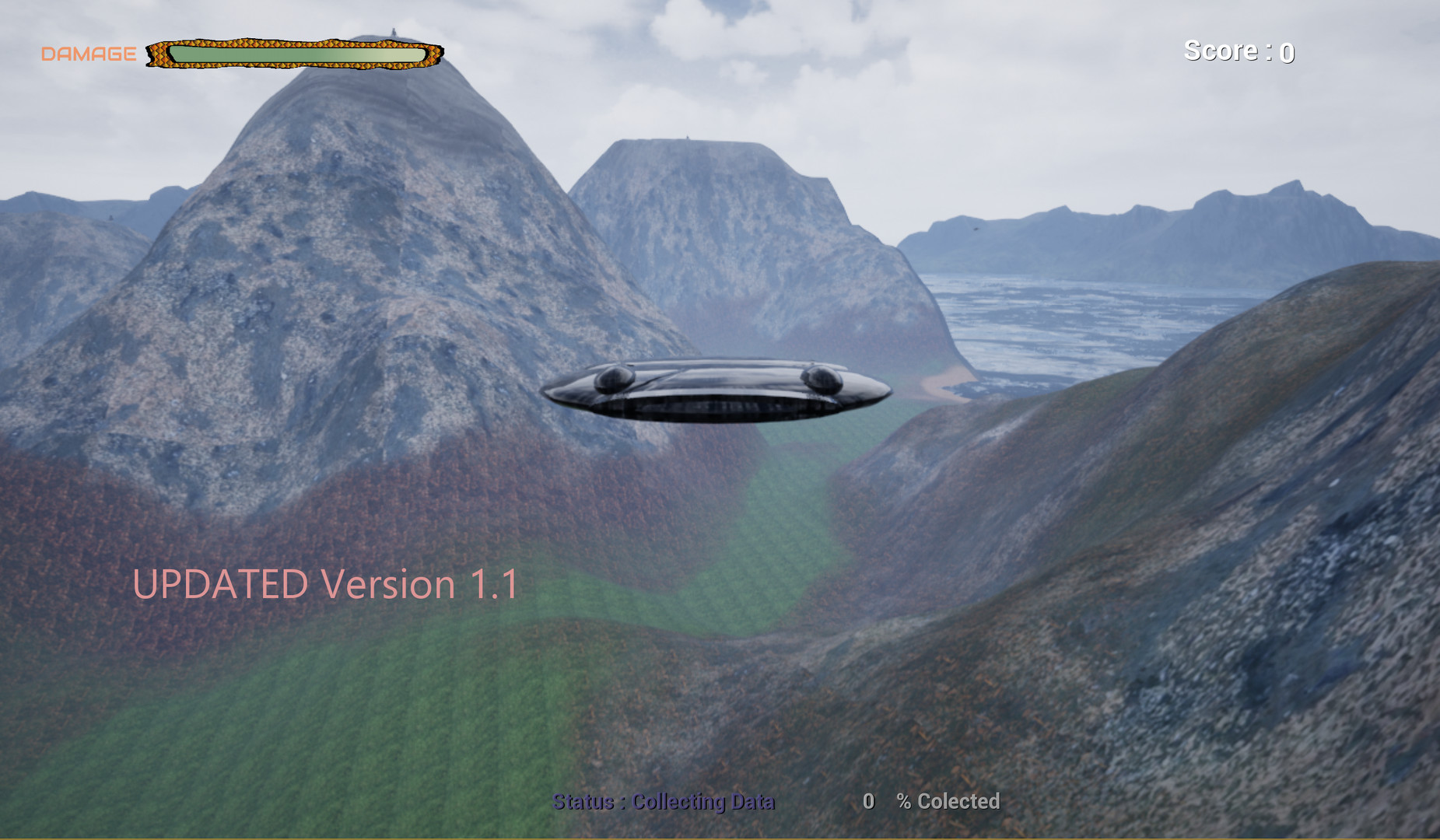1440x840 pixels.
Task: Click the right dome on the UFO
Action: point(822,380)
